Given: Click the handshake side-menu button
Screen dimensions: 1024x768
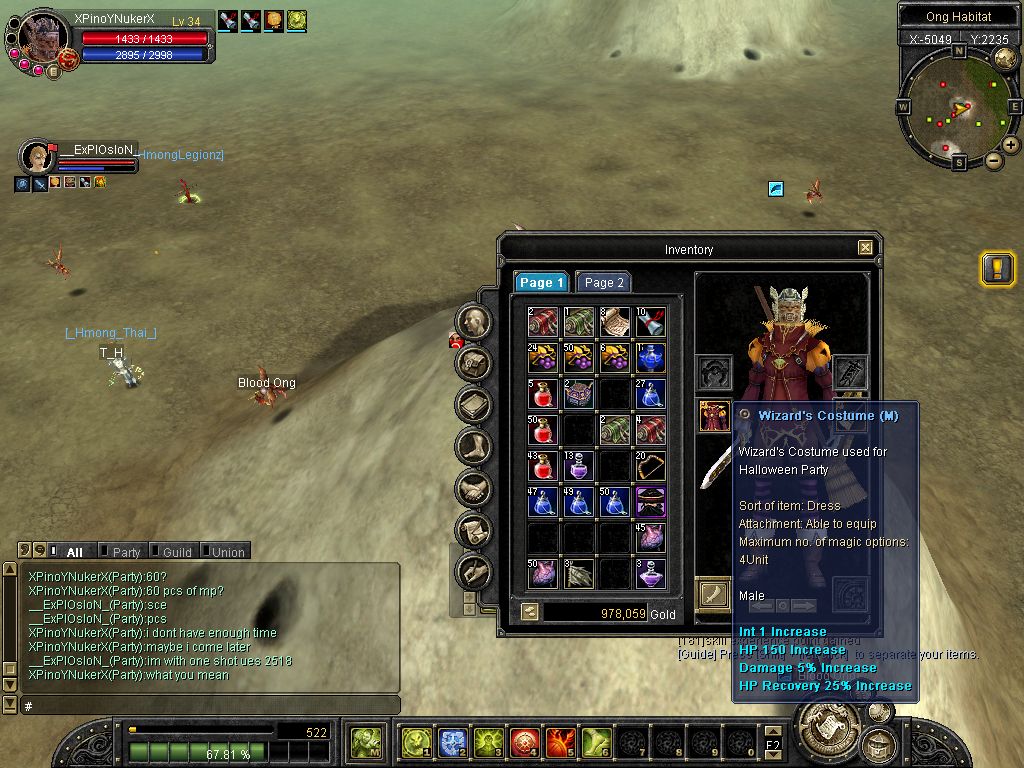Looking at the screenshot, I should [x=474, y=489].
